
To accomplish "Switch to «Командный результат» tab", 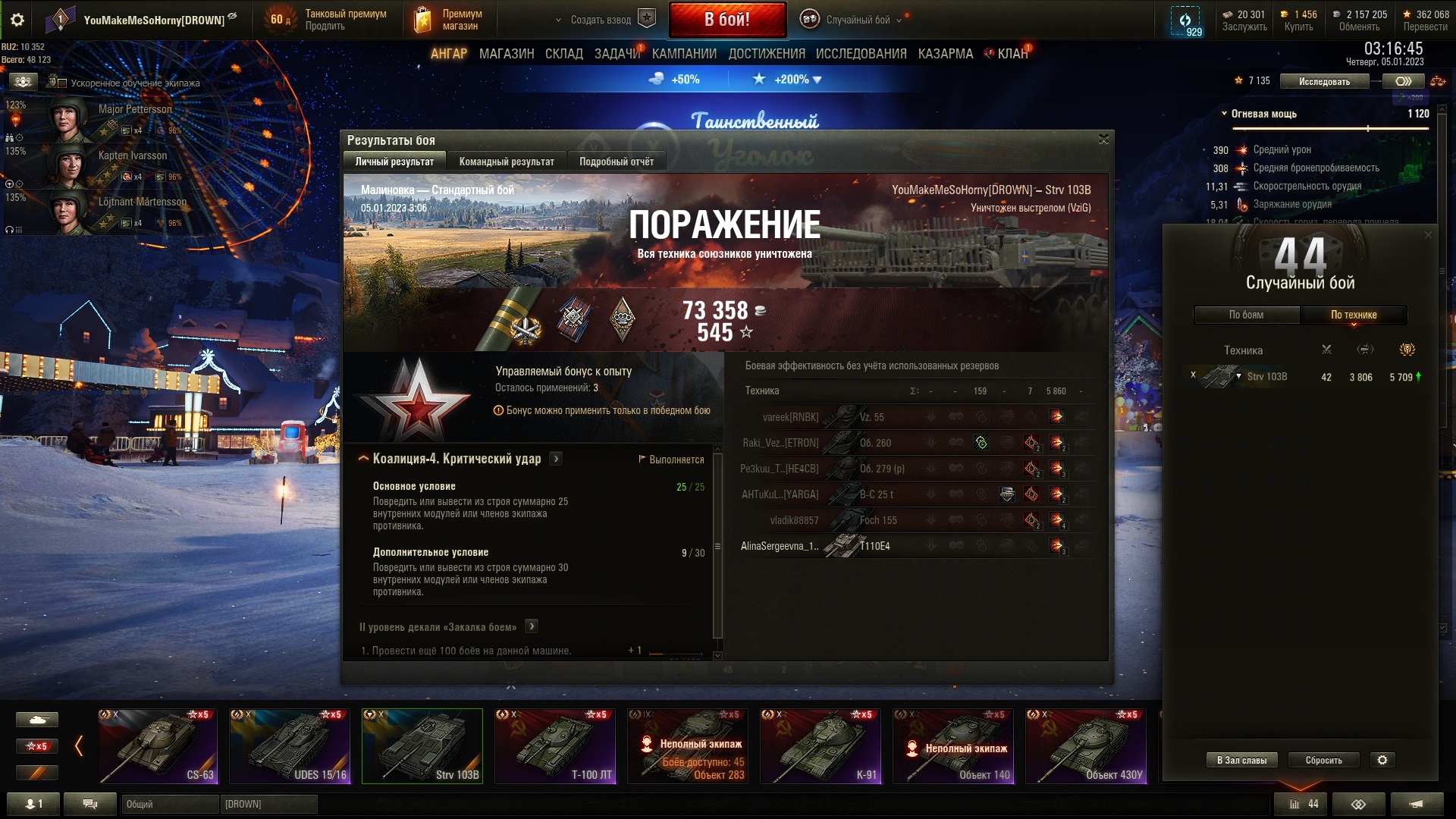I will (506, 162).
